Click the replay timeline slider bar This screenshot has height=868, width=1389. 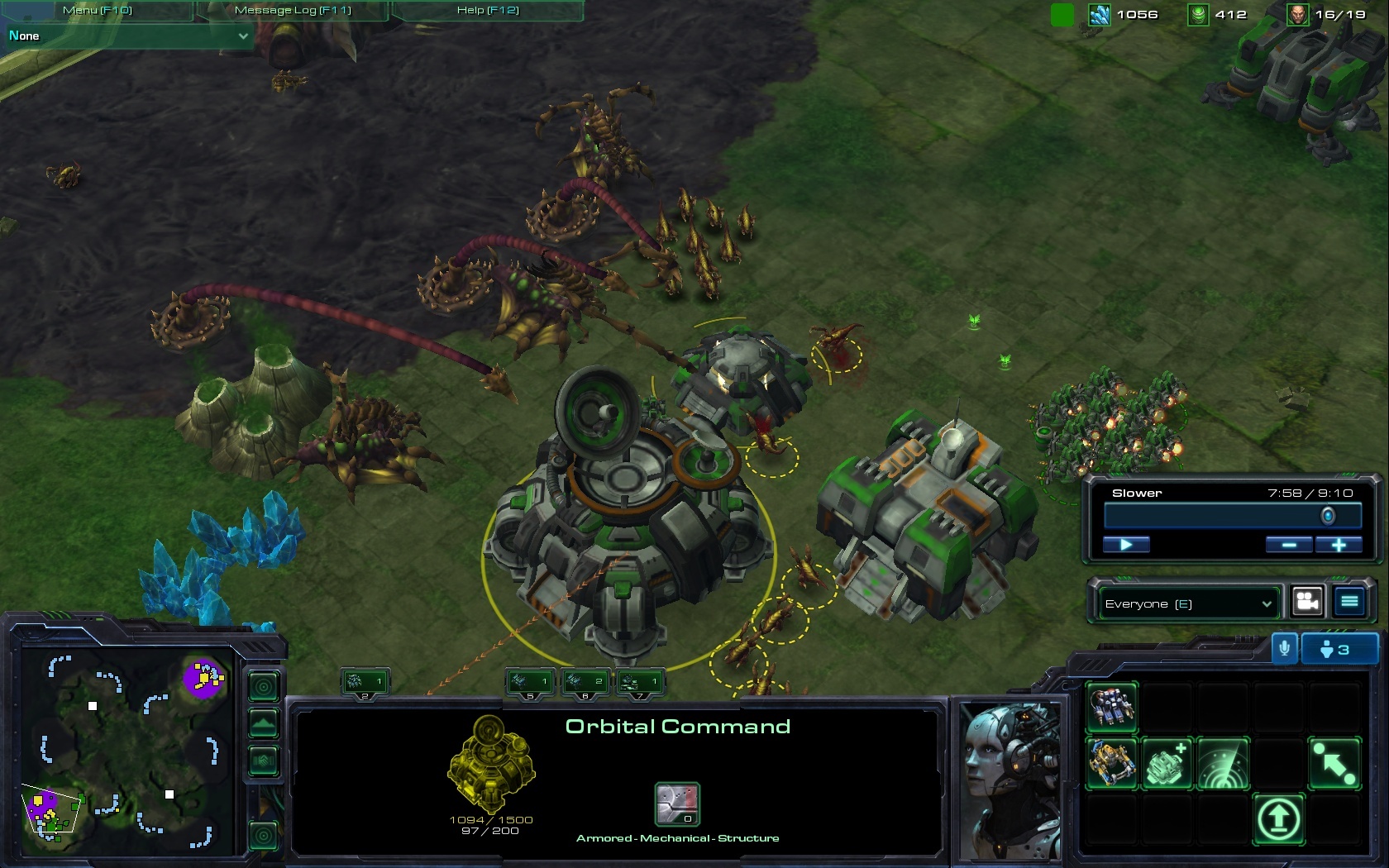(x=1232, y=516)
